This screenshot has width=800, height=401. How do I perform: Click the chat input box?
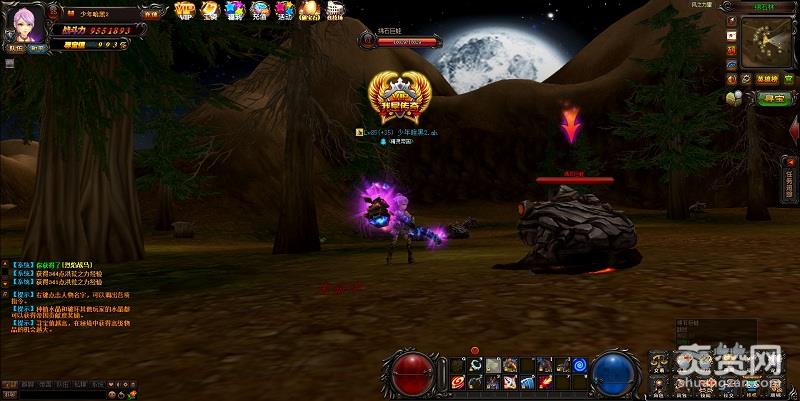[60, 394]
